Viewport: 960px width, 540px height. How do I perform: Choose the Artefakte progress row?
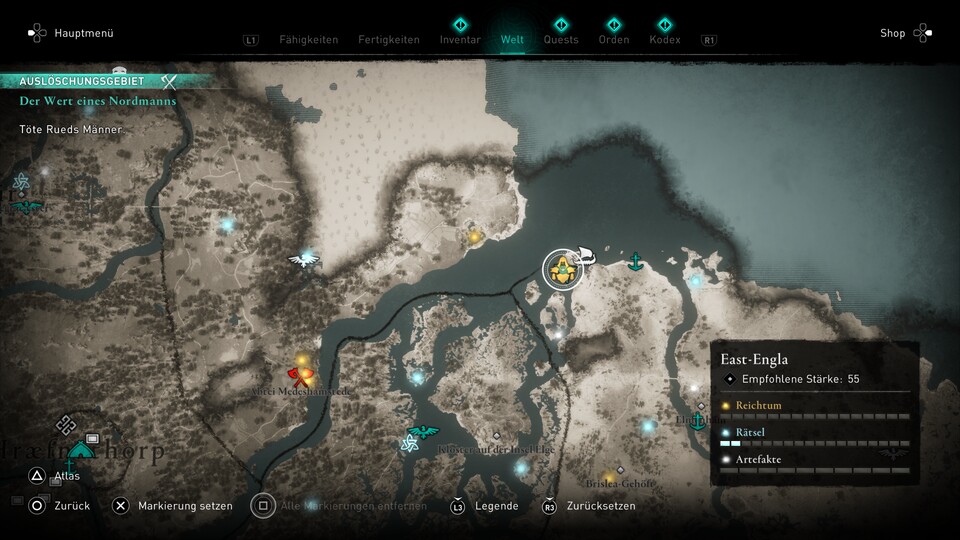click(x=814, y=463)
